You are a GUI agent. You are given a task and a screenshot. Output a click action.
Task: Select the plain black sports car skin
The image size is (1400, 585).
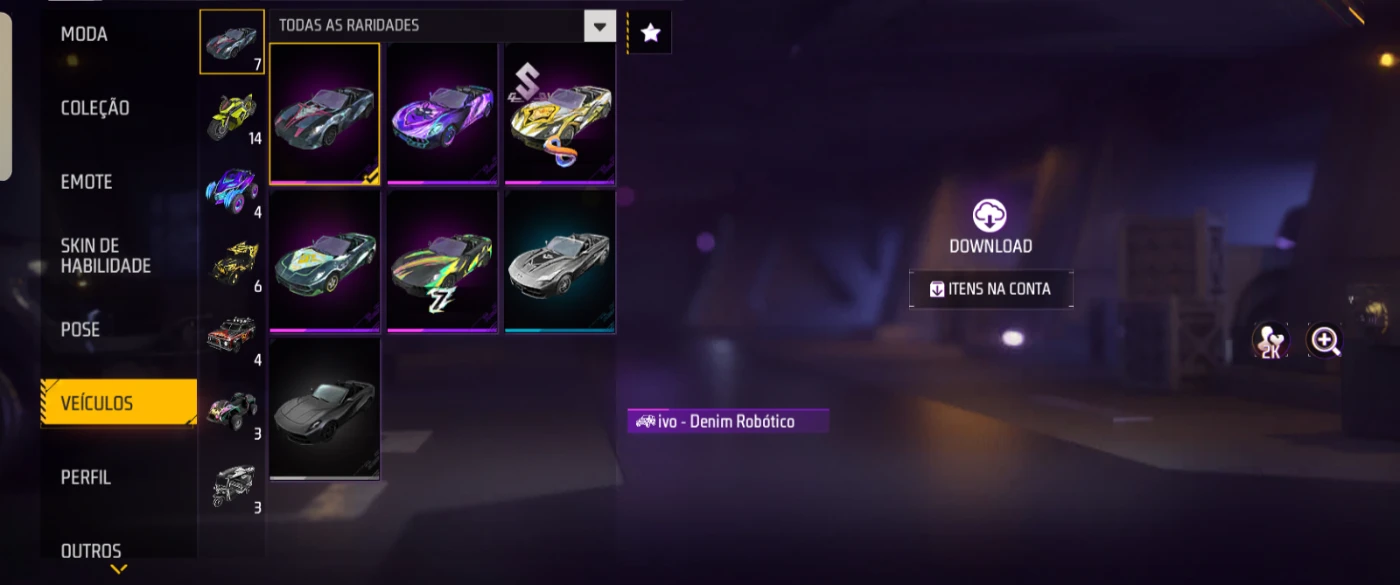(x=325, y=408)
